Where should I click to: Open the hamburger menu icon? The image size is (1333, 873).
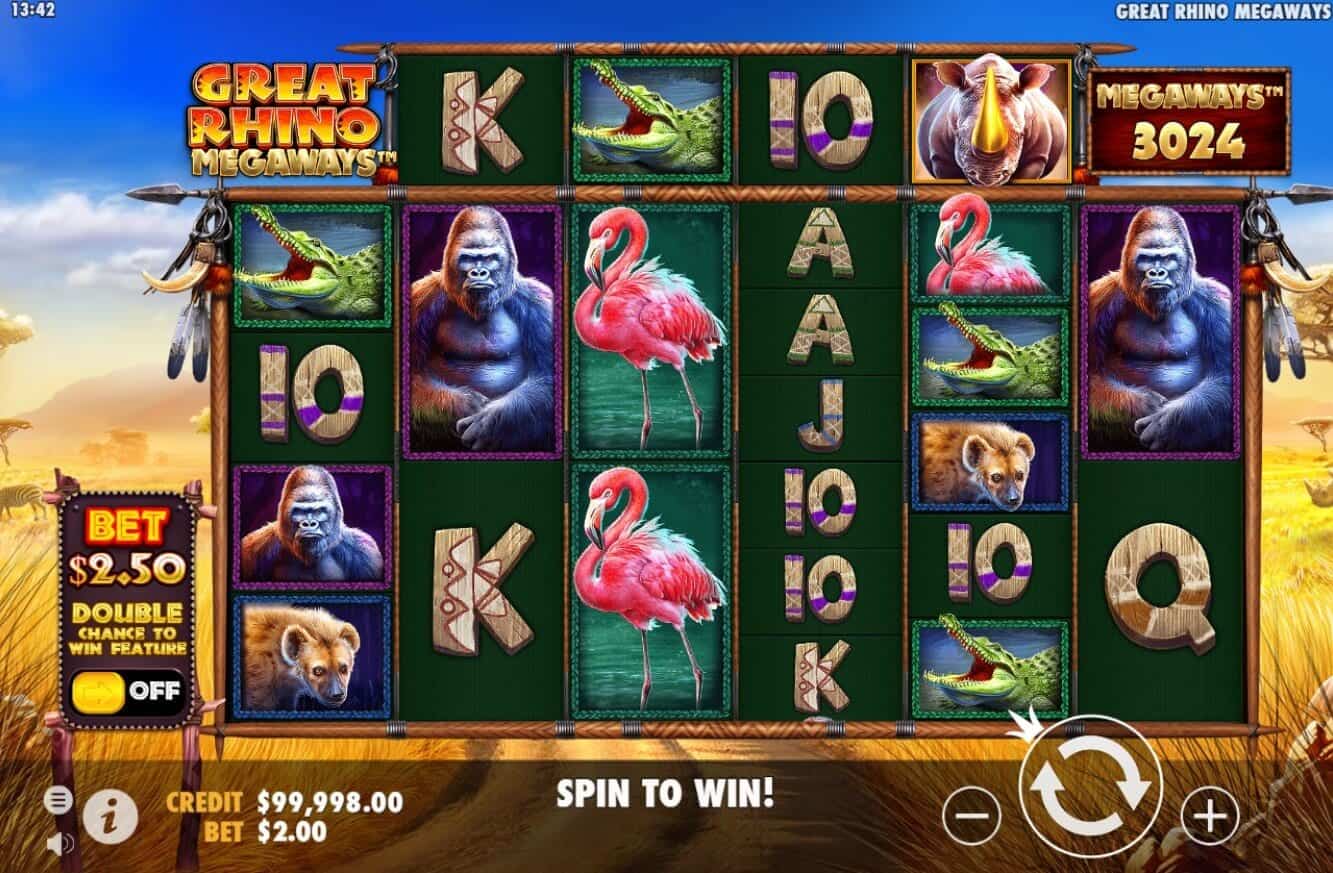point(57,800)
